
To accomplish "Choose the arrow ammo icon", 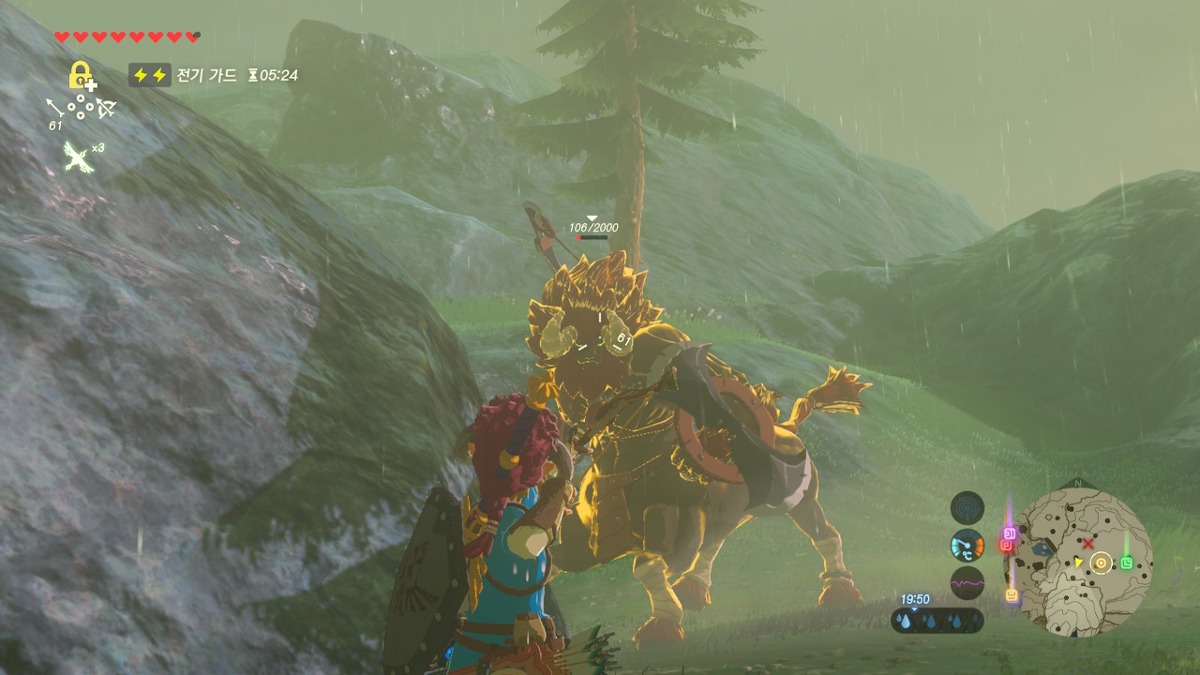I will coord(55,106).
